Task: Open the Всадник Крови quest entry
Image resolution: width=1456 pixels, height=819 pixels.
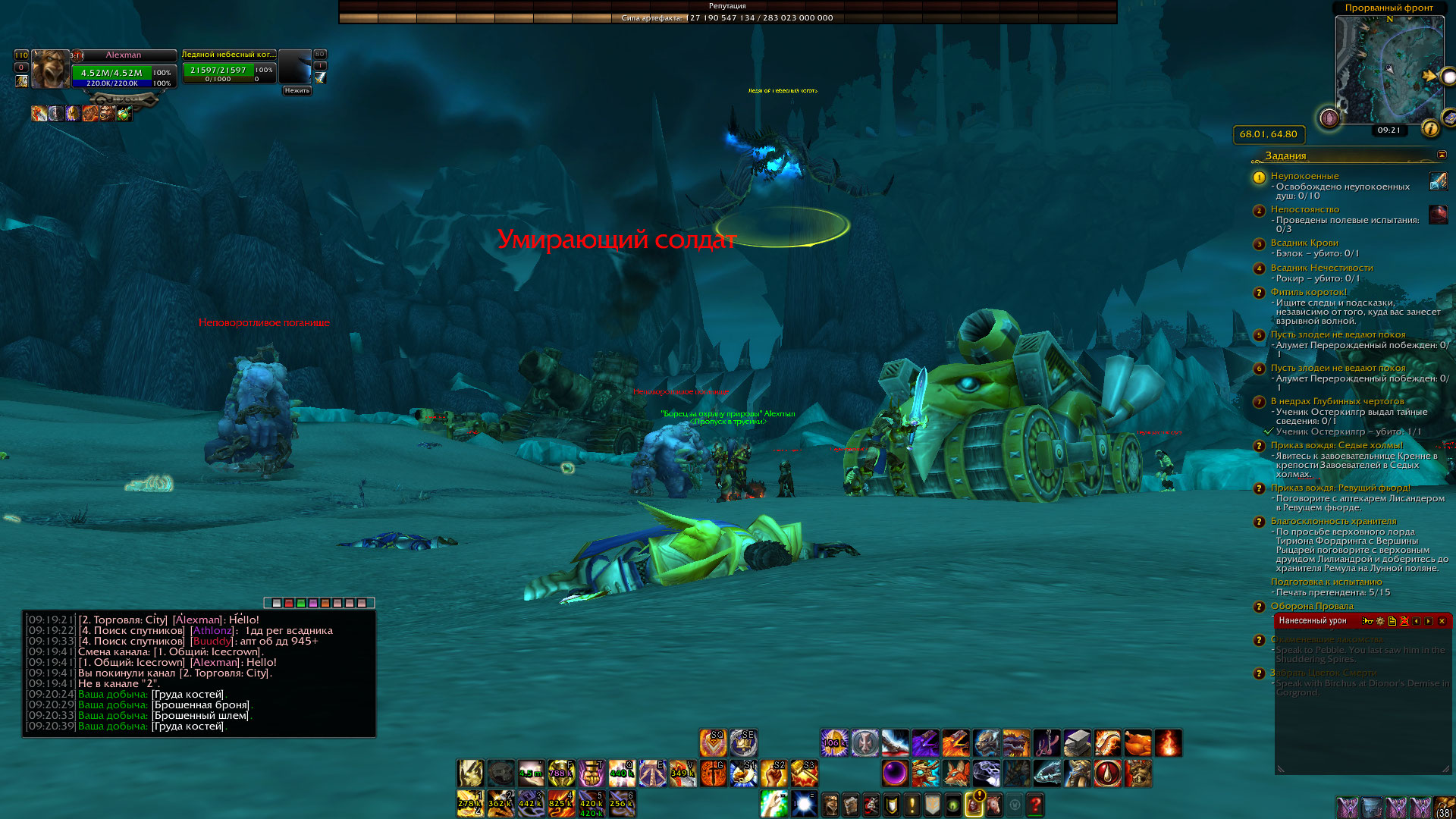Action: [1304, 243]
